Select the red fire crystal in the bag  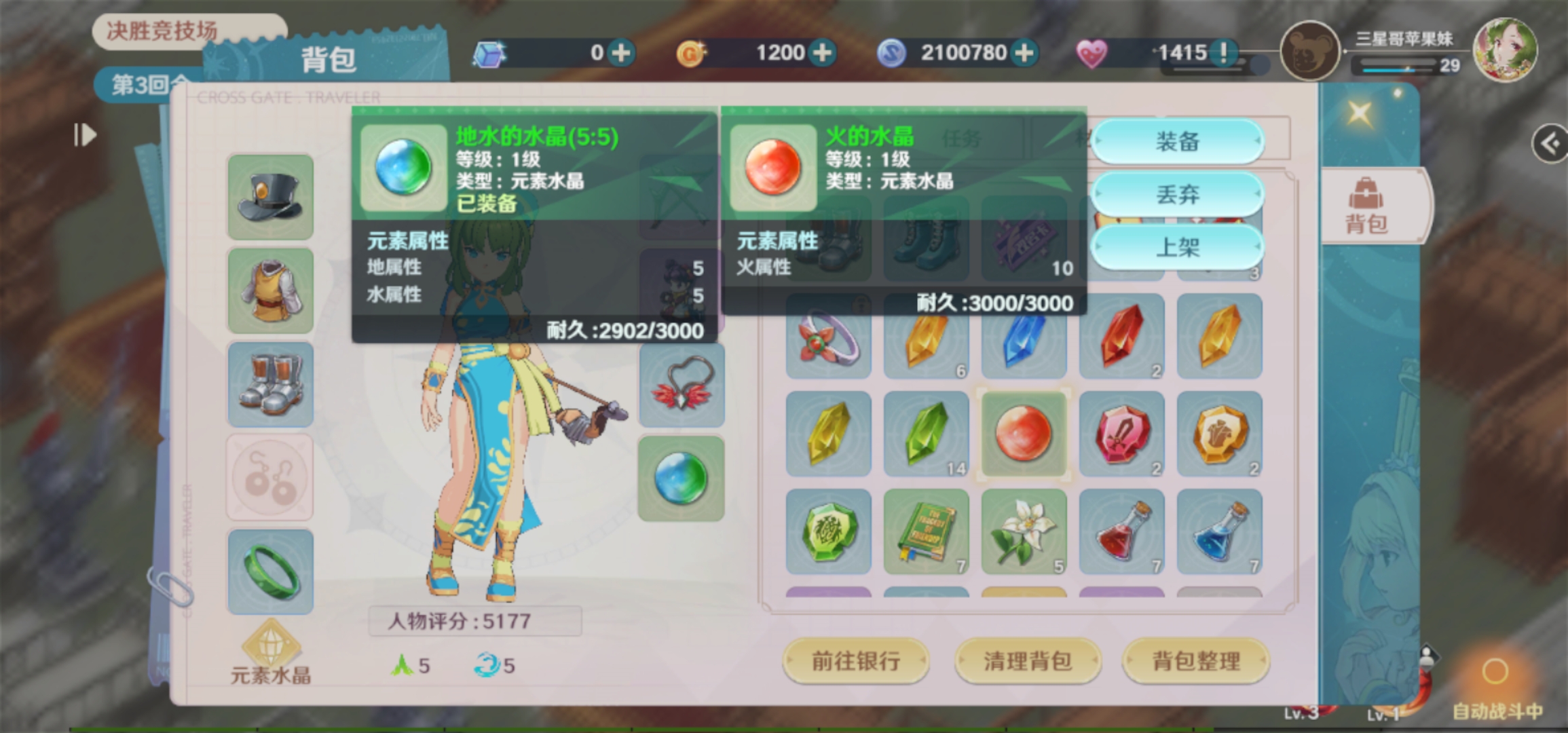click(1024, 433)
